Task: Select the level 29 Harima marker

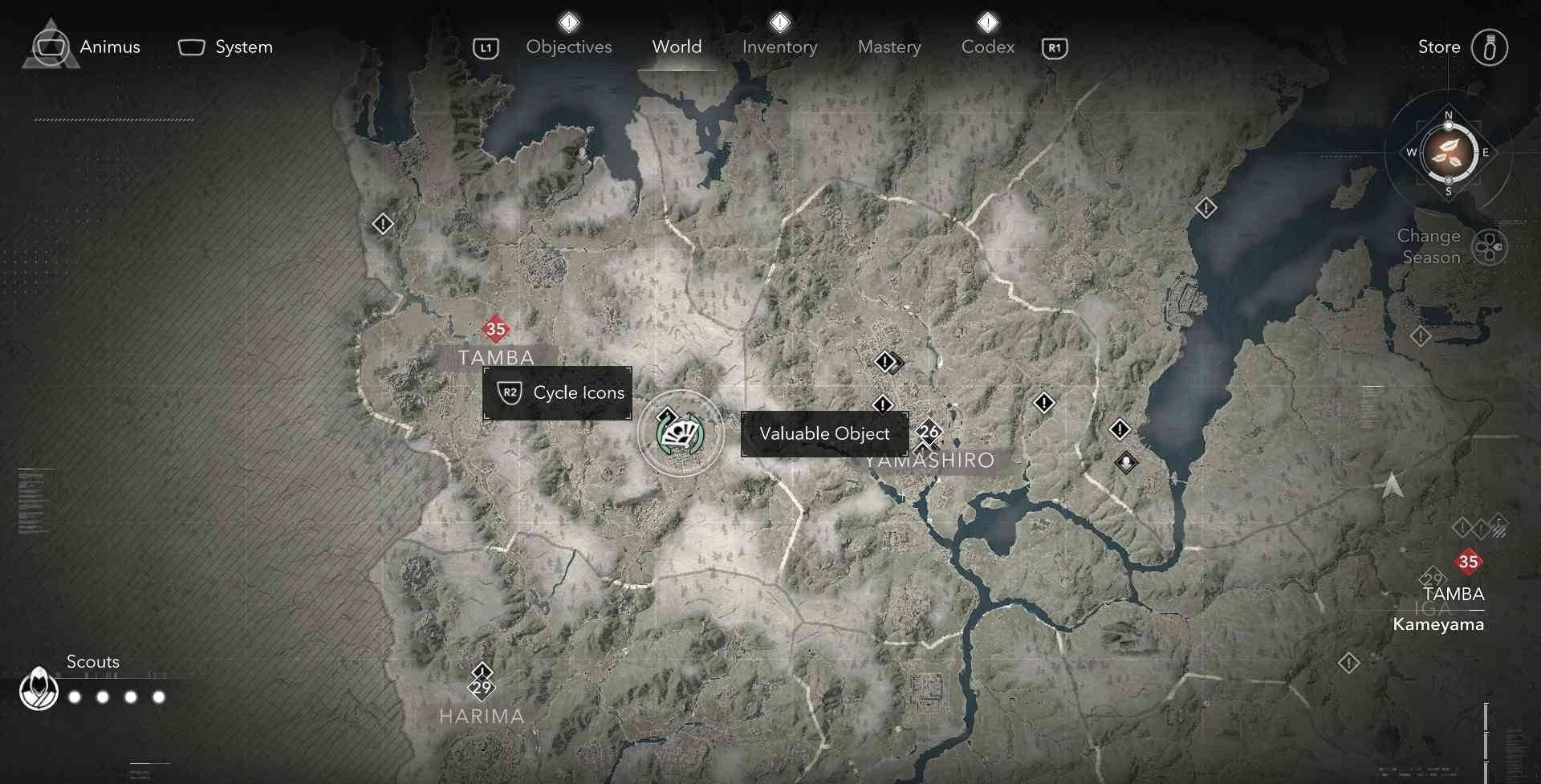Action: pos(482,688)
